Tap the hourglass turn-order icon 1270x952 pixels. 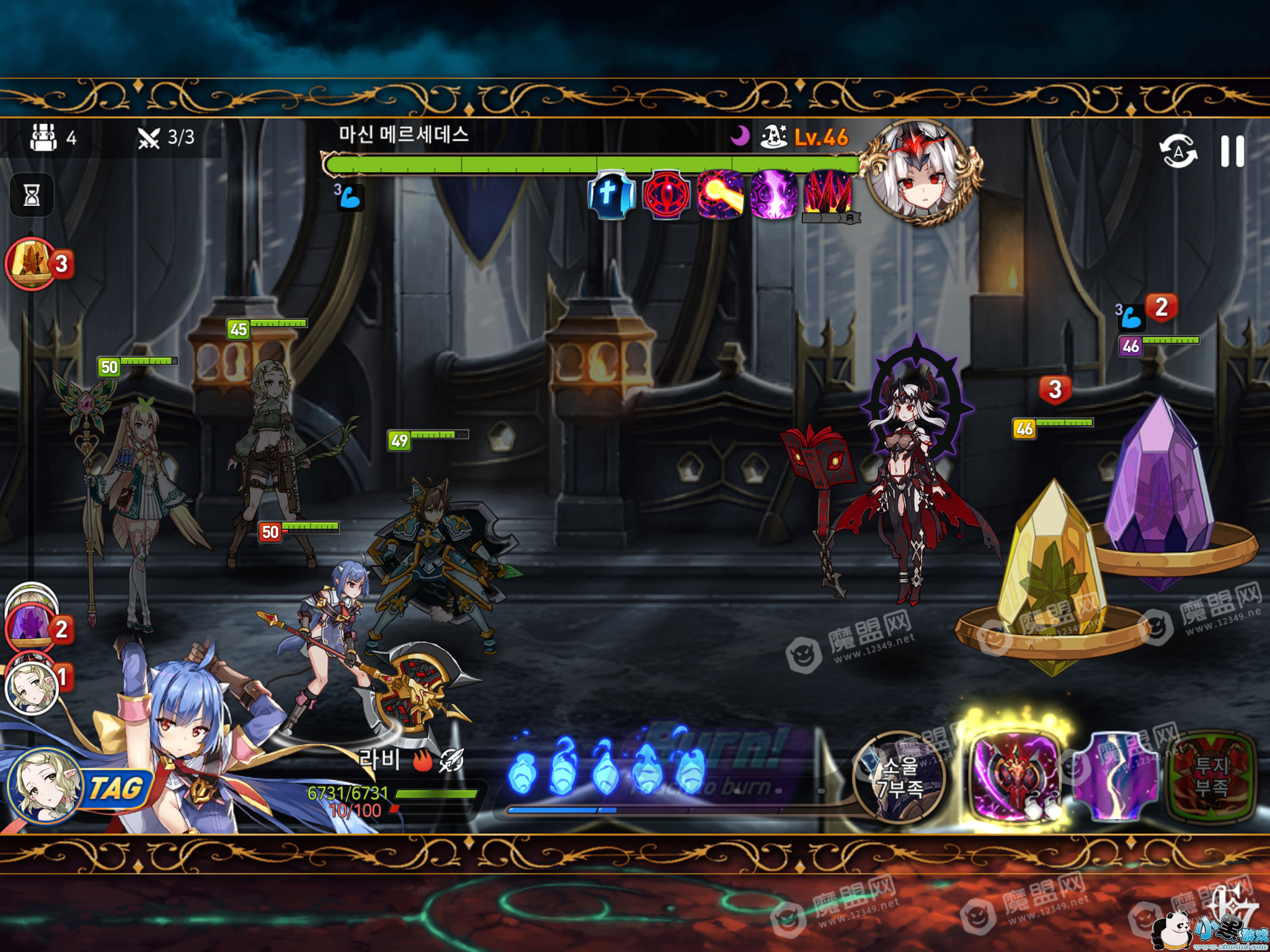[32, 195]
